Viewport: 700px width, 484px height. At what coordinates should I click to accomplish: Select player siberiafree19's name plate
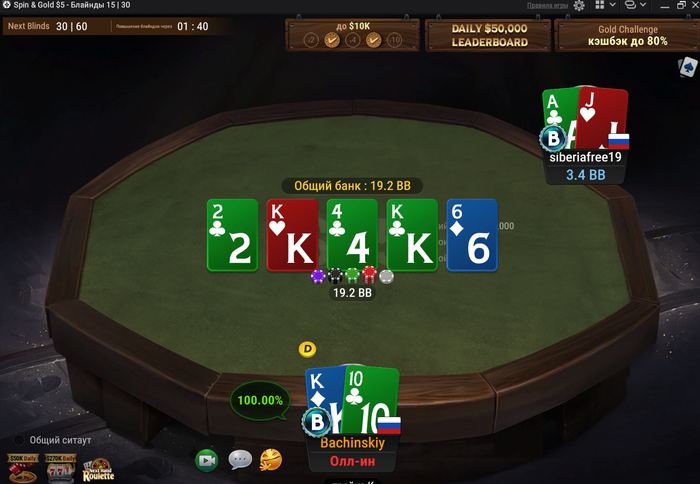tap(586, 156)
